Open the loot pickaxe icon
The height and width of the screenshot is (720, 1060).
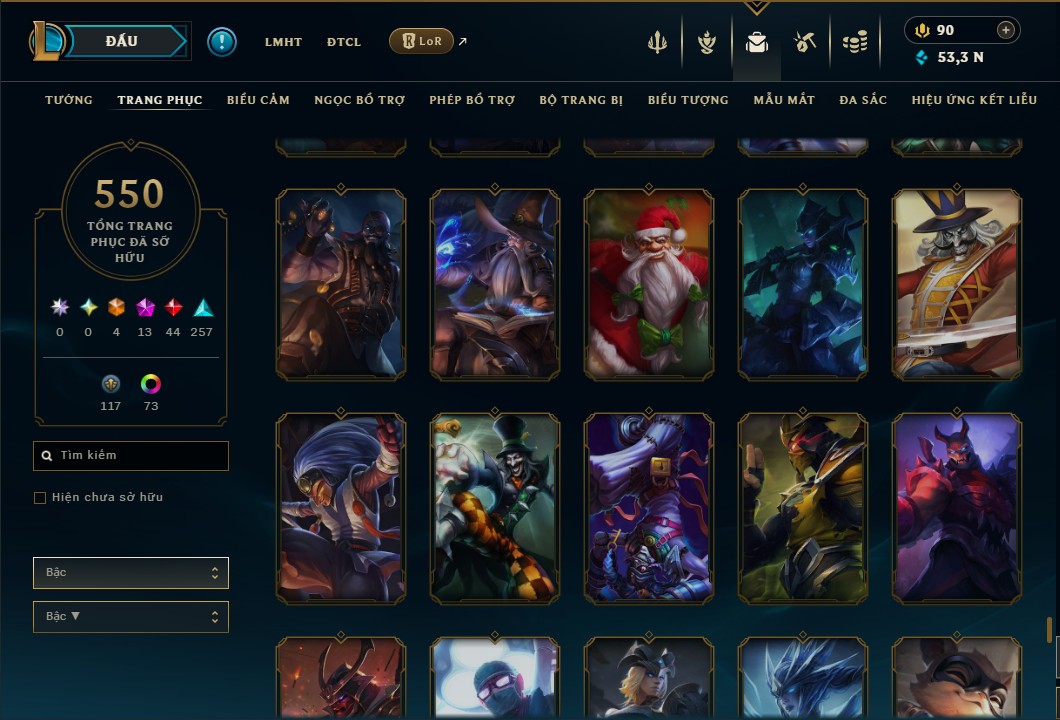805,42
